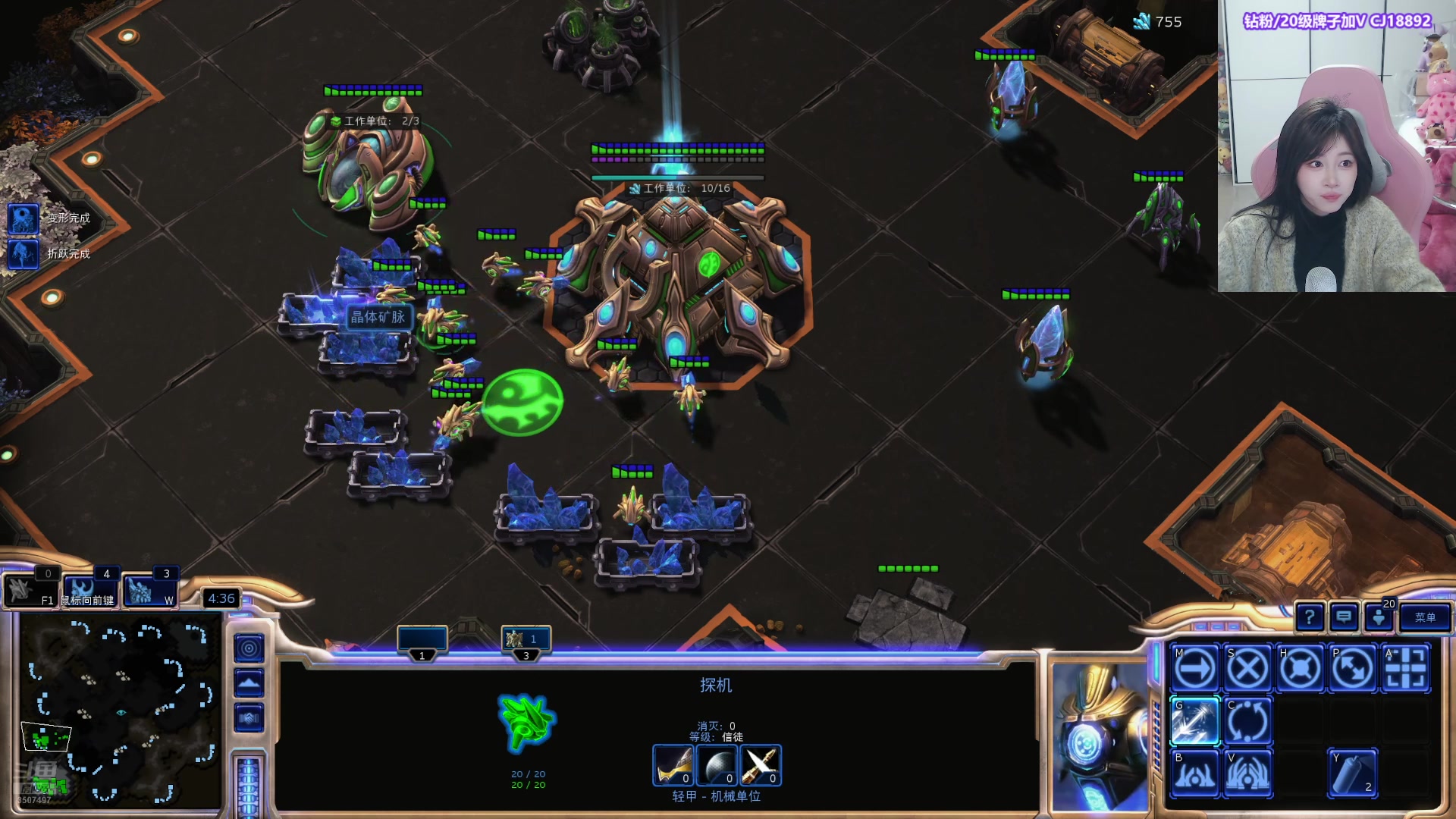Activate the minimap ping button
1456x819 pixels.
tap(249, 648)
